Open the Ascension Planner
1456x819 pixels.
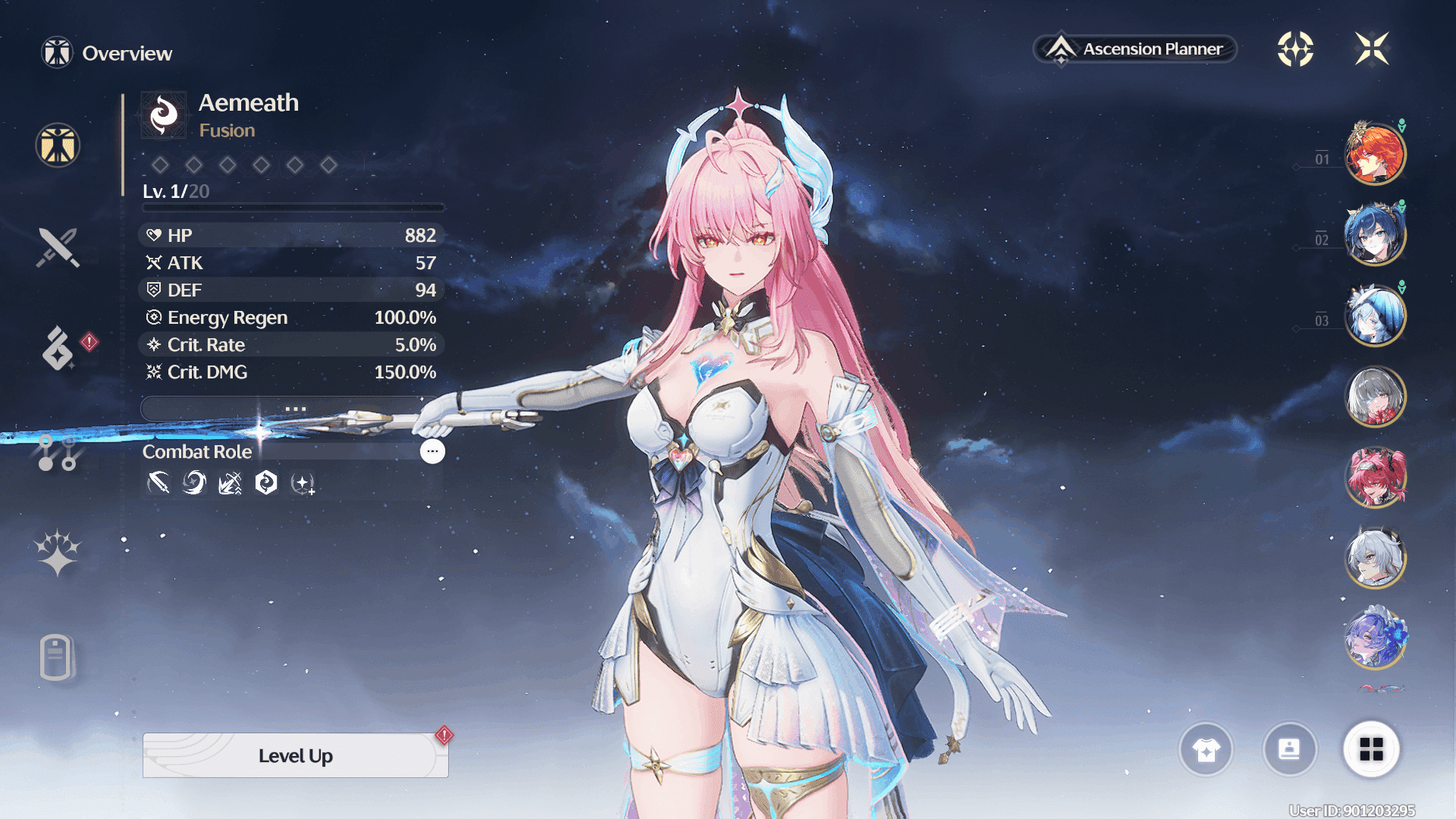click(x=1135, y=49)
